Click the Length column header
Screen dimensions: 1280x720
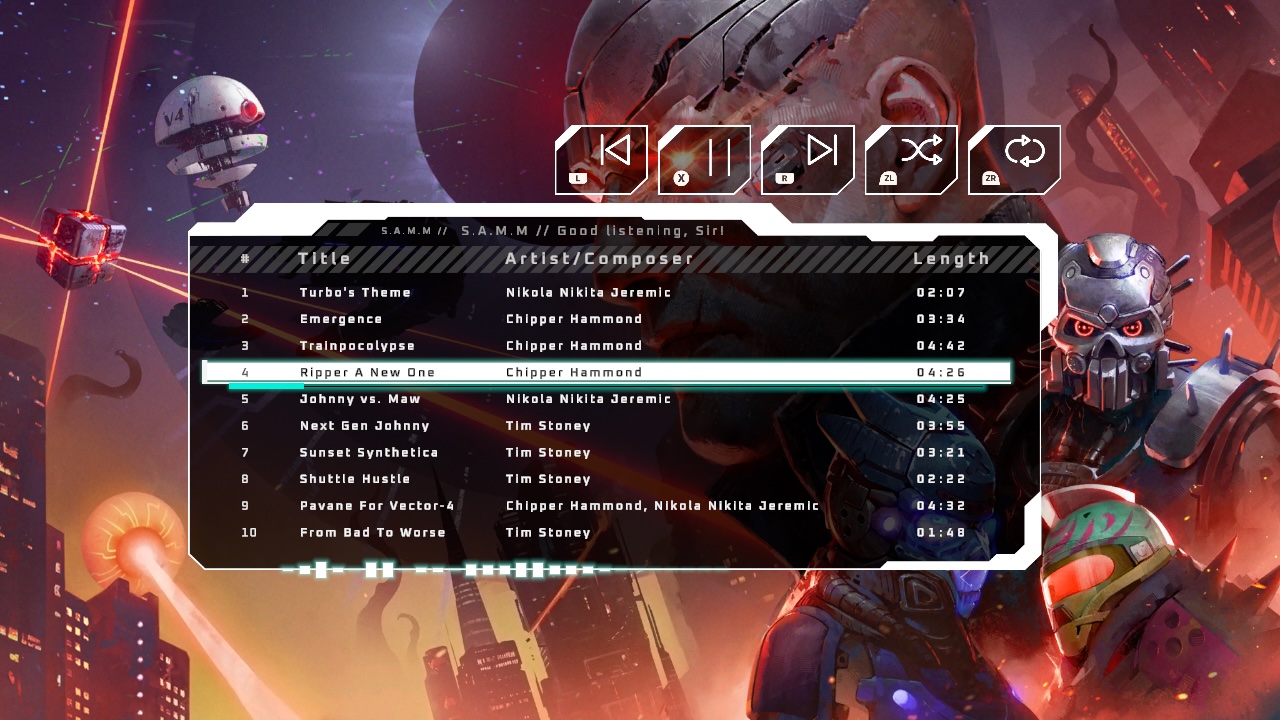click(950, 258)
